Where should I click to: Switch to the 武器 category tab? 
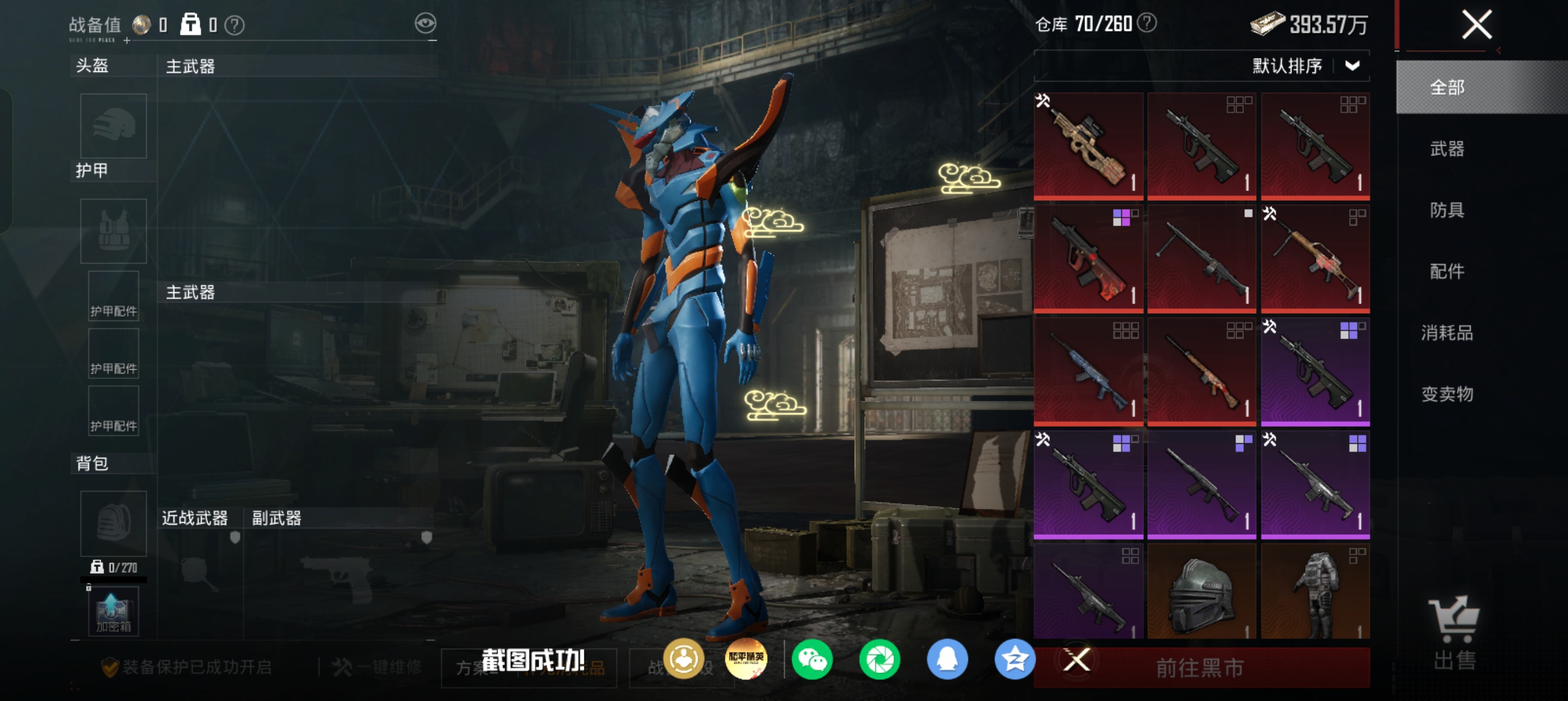click(x=1447, y=149)
